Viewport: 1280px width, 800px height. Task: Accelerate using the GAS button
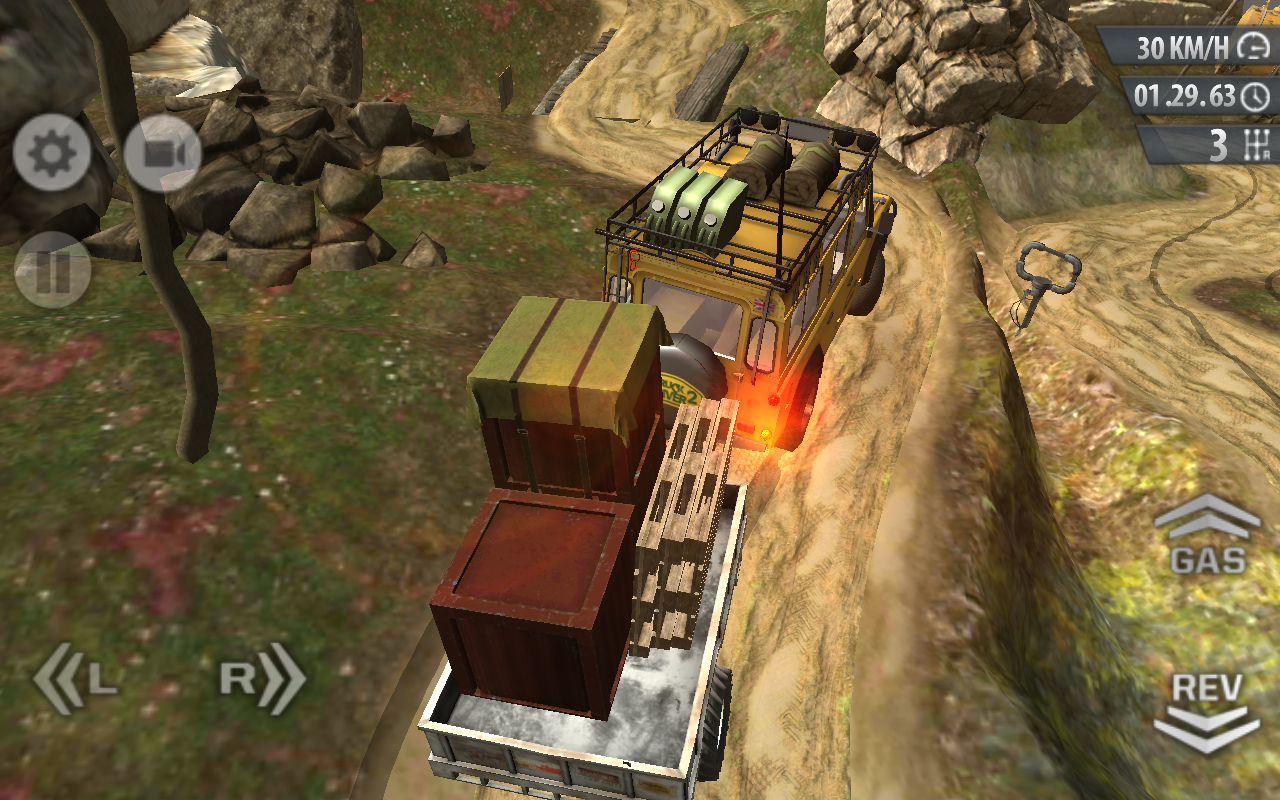[x=1208, y=537]
